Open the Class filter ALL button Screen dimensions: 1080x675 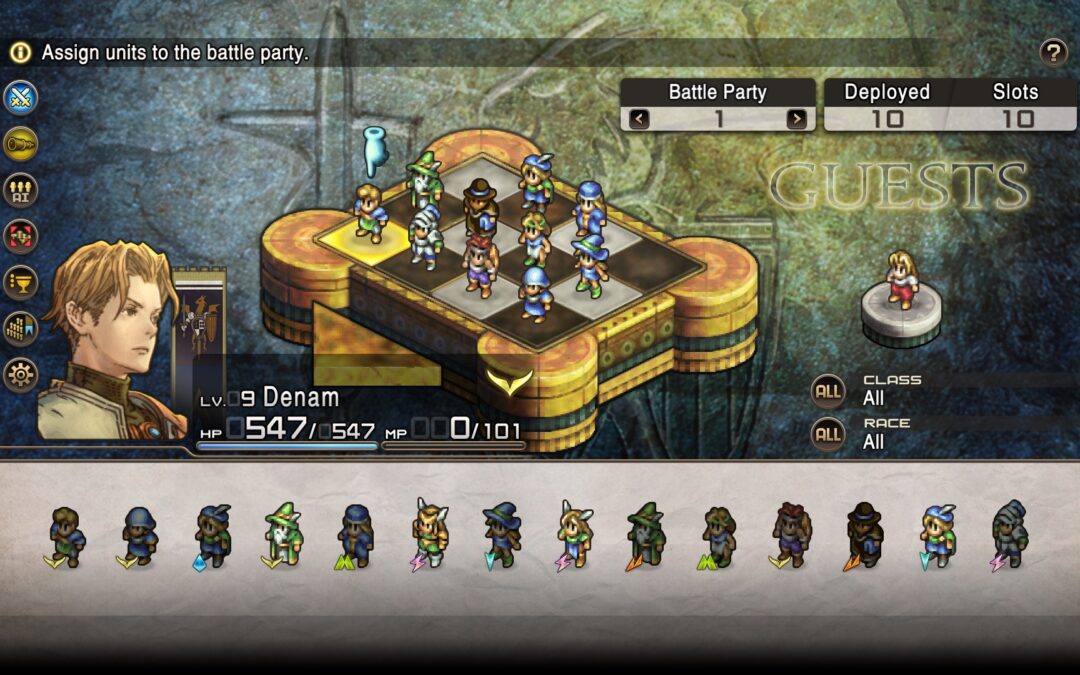[x=828, y=391]
